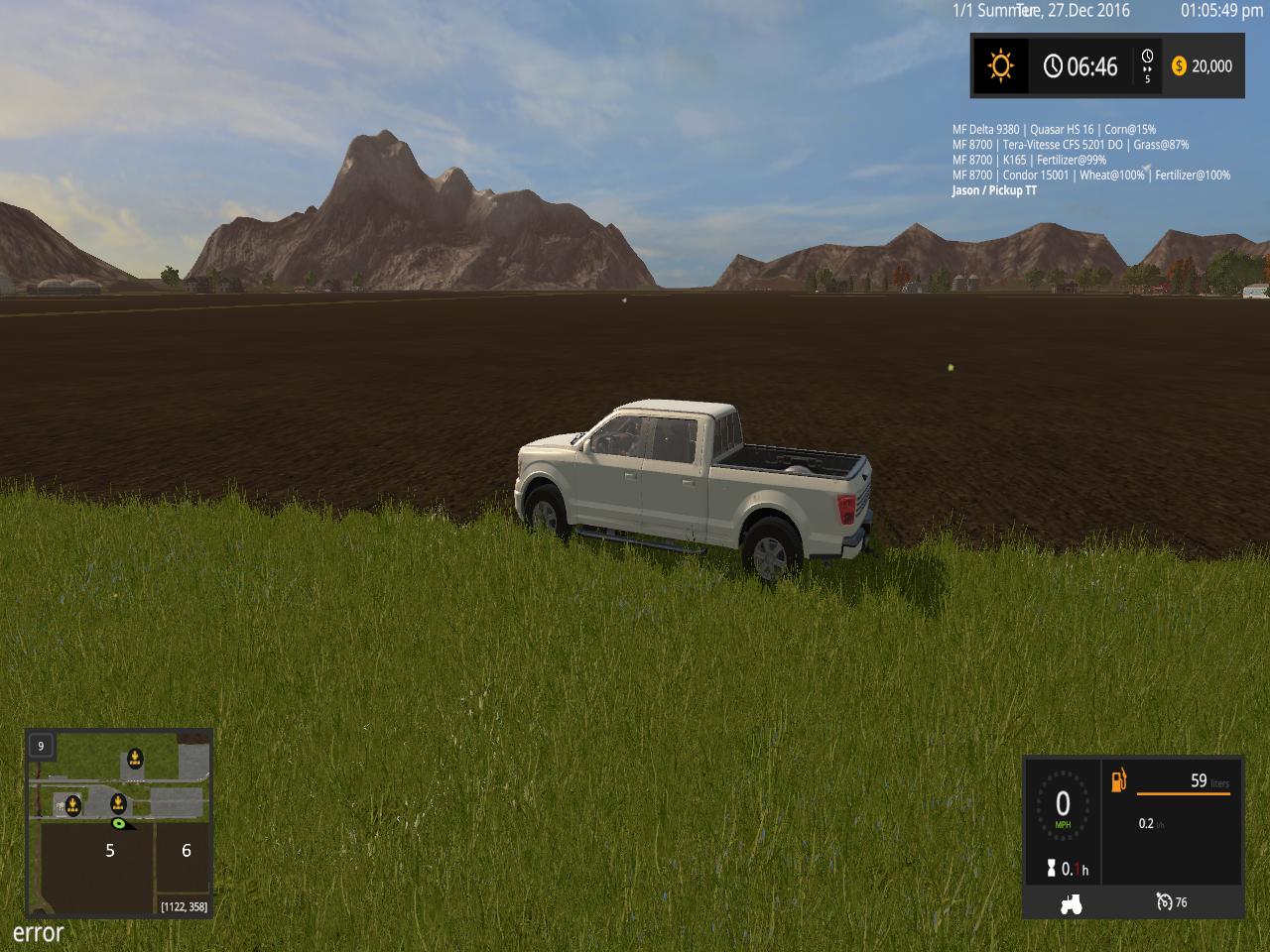Image resolution: width=1270 pixels, height=952 pixels.
Task: Click the time scale speed icon
Action: click(x=1148, y=65)
